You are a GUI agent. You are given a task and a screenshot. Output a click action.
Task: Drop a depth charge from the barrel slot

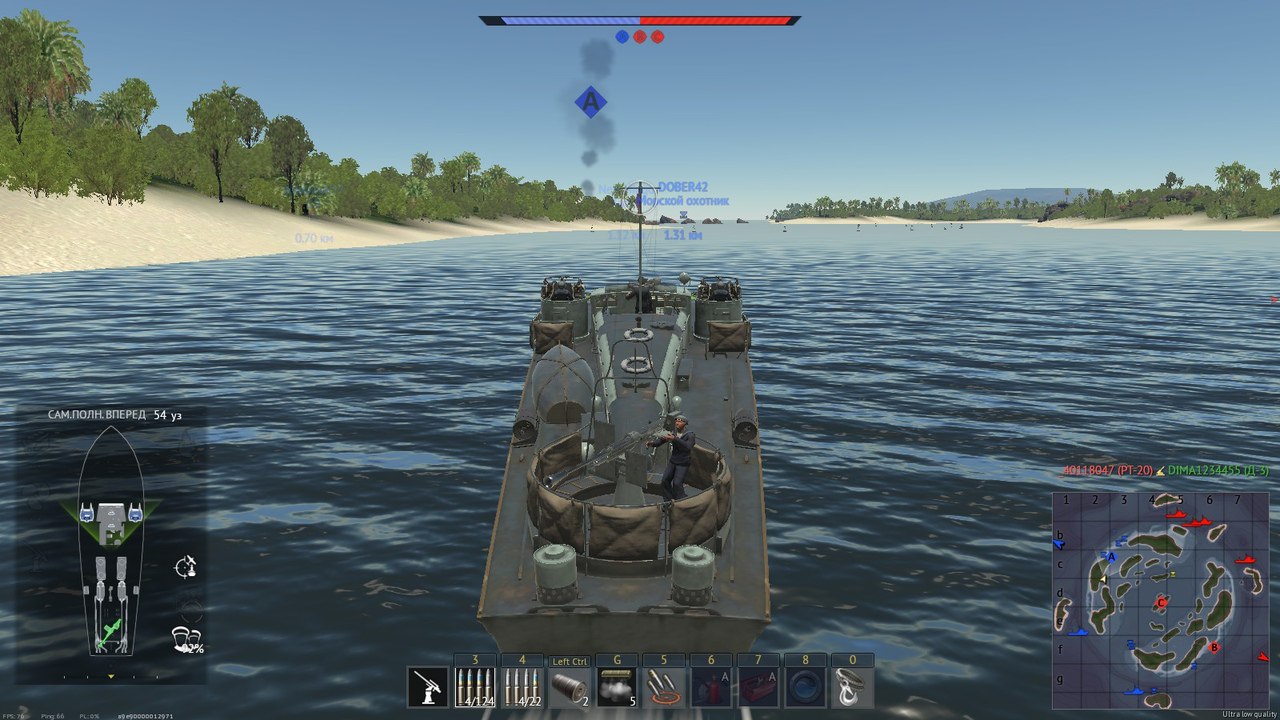coord(571,688)
